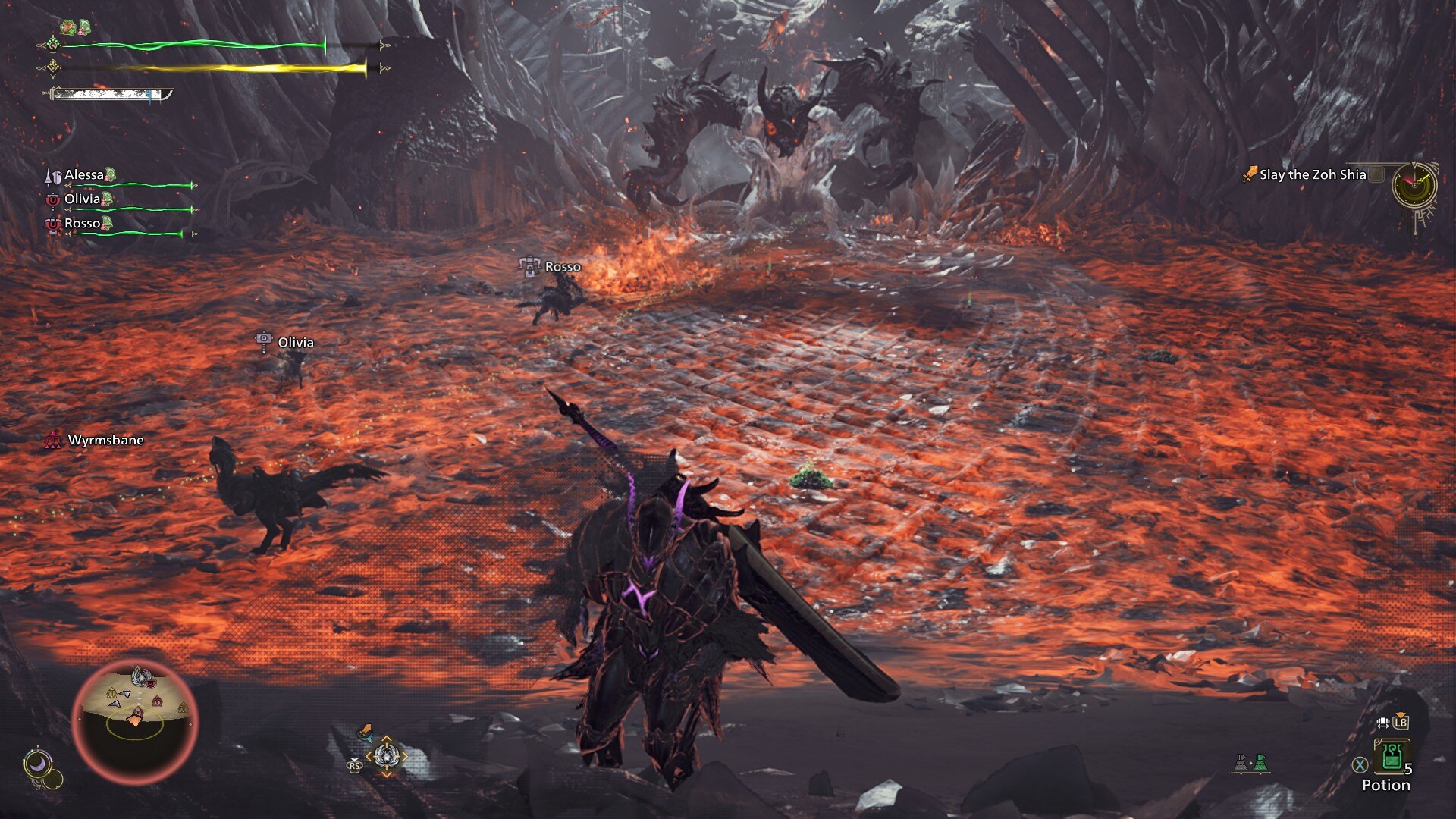Select Alessa in the party list
1456x819 pixels.
point(84,175)
